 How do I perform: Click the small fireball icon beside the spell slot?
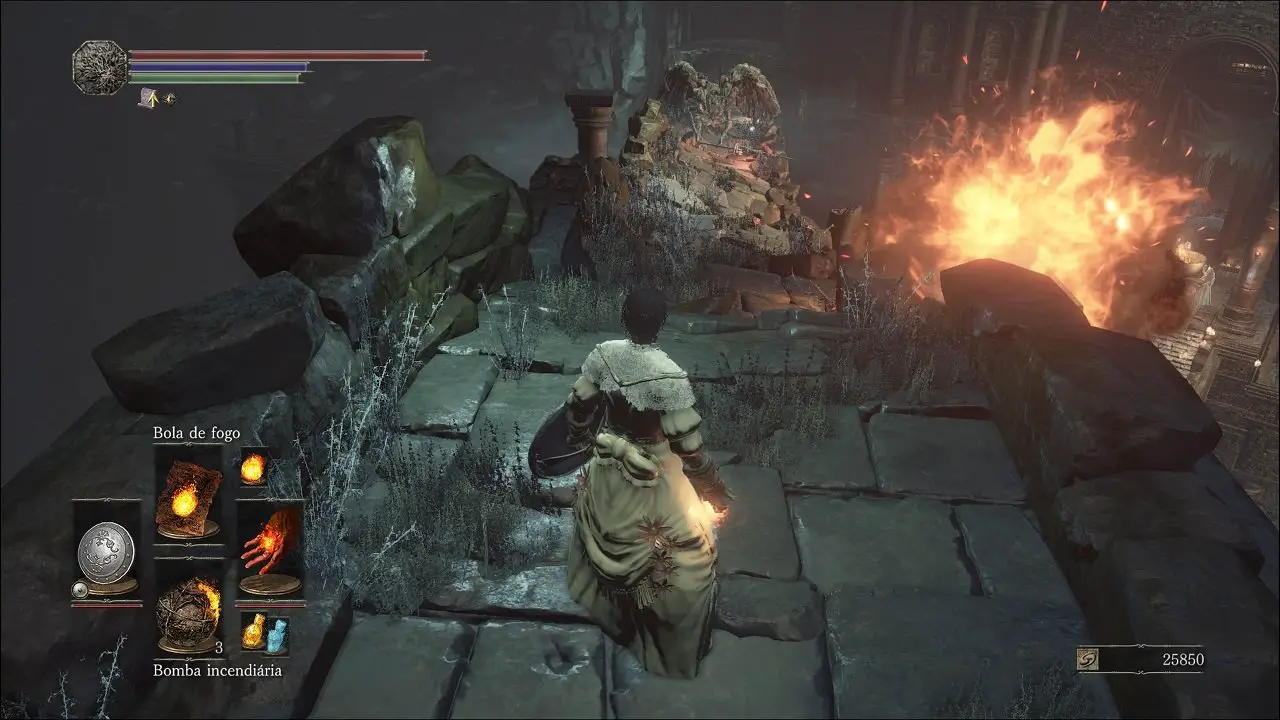[253, 466]
